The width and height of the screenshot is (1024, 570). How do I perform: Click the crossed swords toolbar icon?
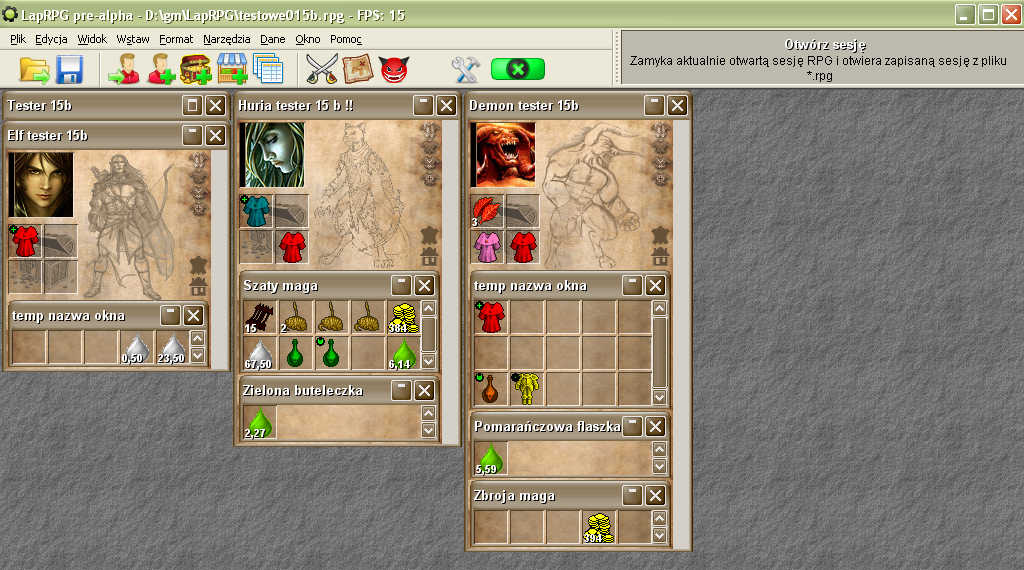coord(322,69)
